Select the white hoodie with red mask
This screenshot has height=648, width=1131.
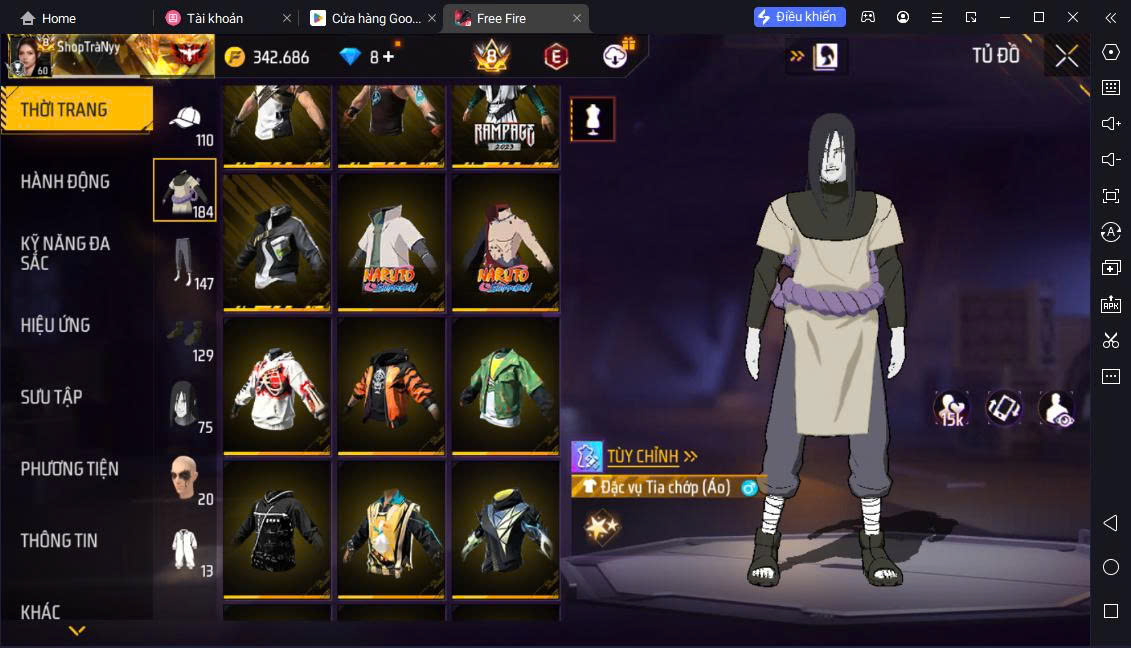pyautogui.click(x=277, y=386)
